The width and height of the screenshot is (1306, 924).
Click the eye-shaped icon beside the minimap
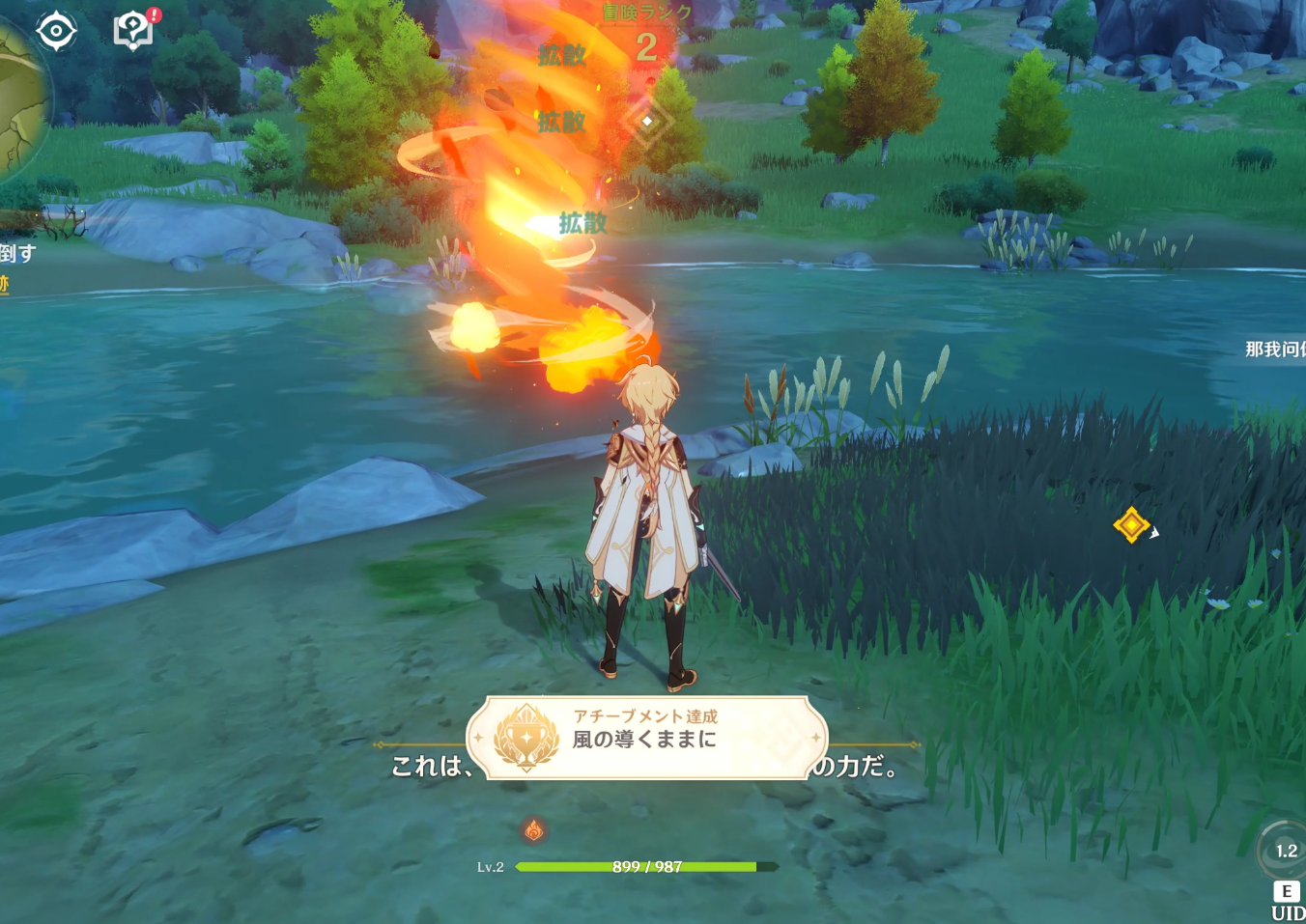pyautogui.click(x=56, y=31)
